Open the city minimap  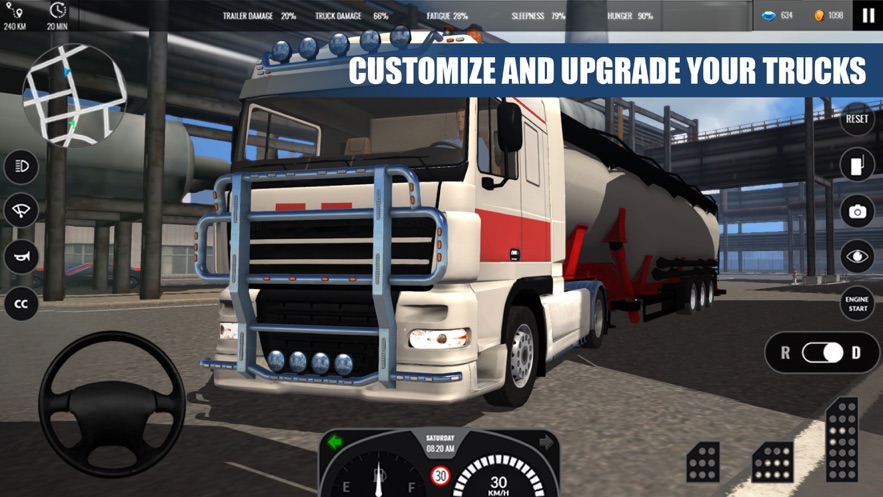click(x=75, y=95)
